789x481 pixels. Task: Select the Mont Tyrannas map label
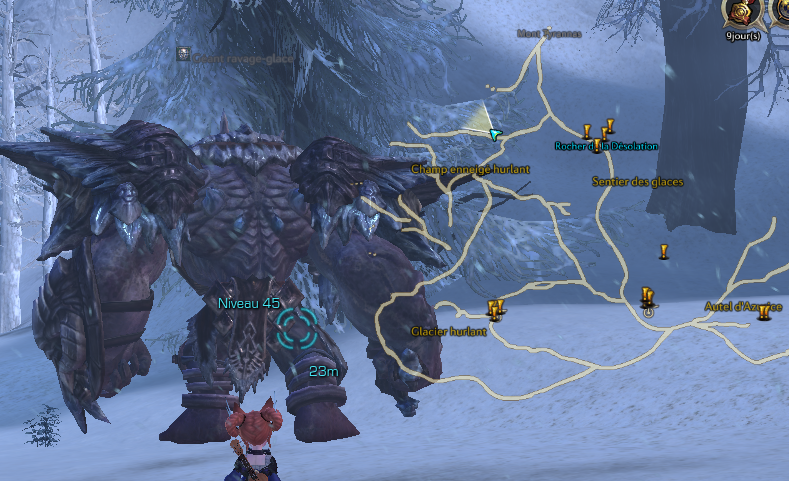pyautogui.click(x=549, y=33)
